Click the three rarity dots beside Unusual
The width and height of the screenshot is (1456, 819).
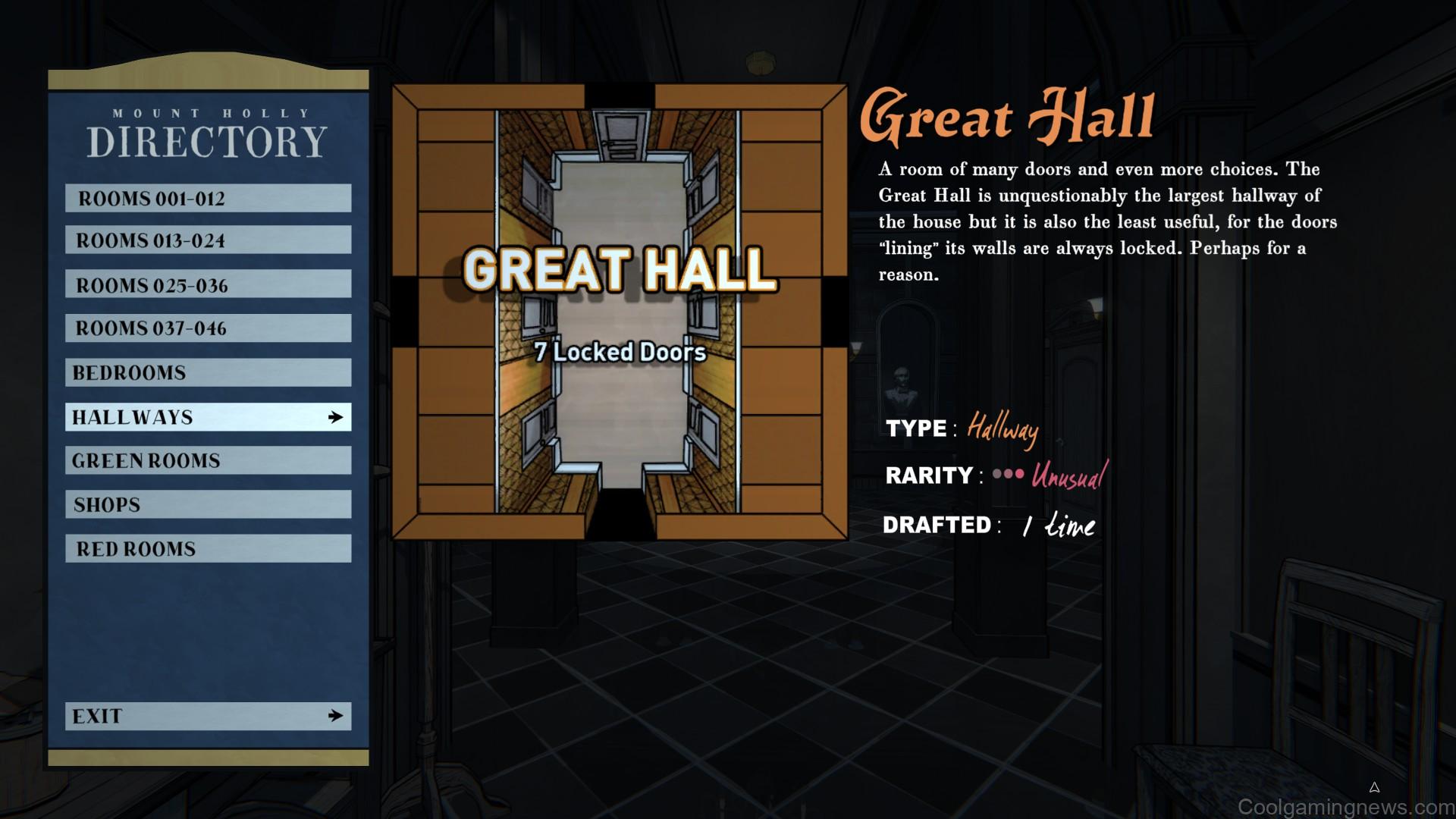tap(1008, 475)
